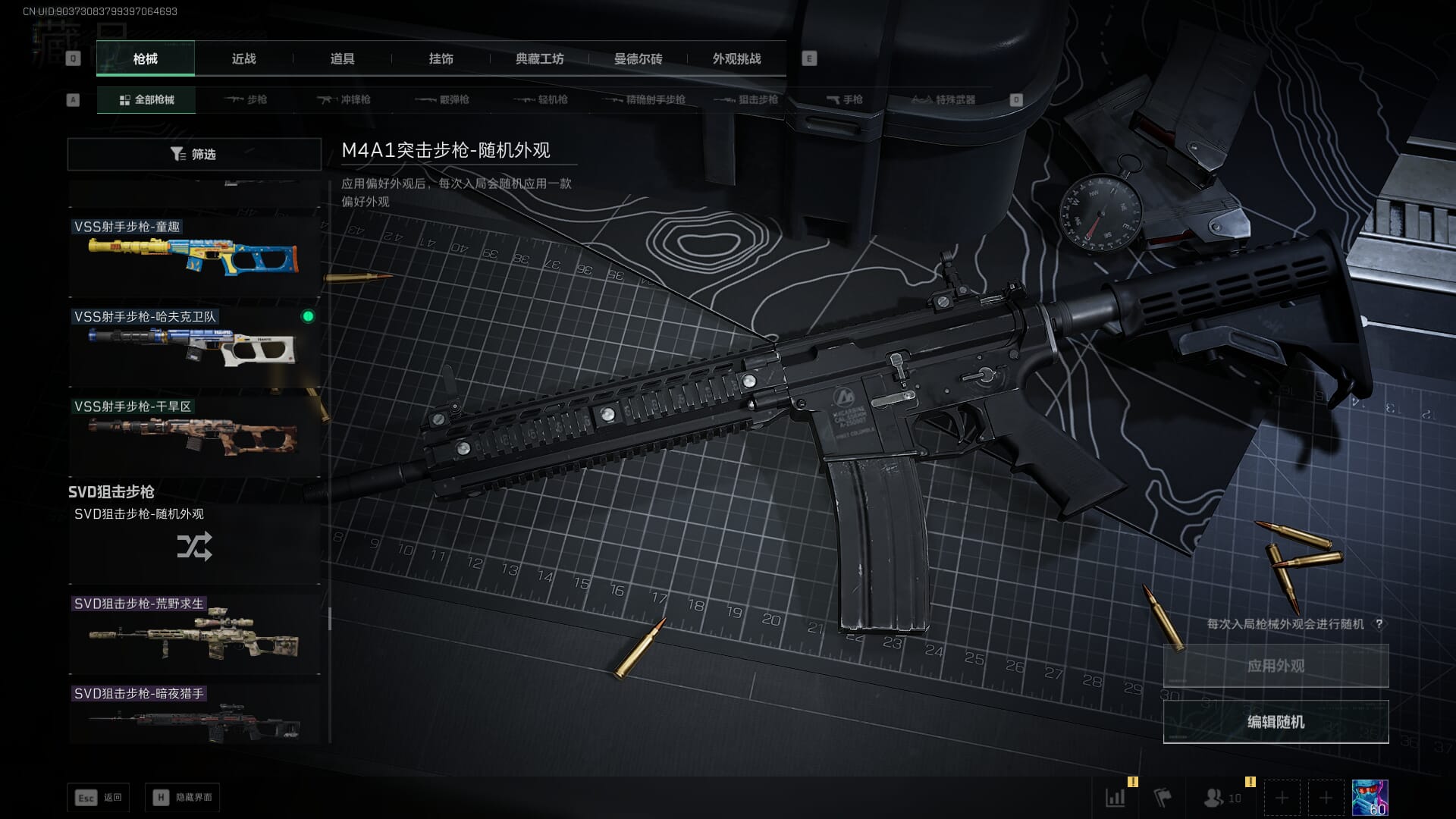Select the VSS射手步枪-童趣 skin
1456x819 pixels.
(194, 256)
